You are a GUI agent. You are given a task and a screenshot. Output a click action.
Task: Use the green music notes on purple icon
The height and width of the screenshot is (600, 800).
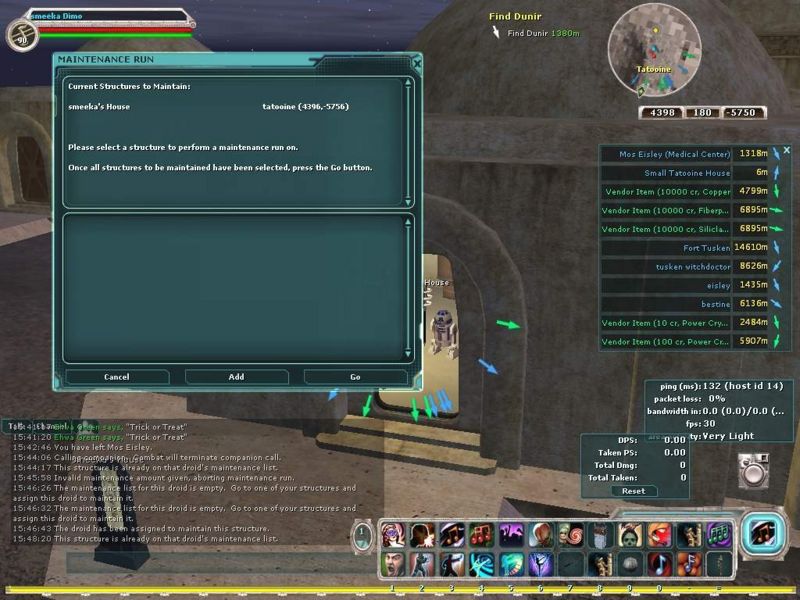coord(717,534)
